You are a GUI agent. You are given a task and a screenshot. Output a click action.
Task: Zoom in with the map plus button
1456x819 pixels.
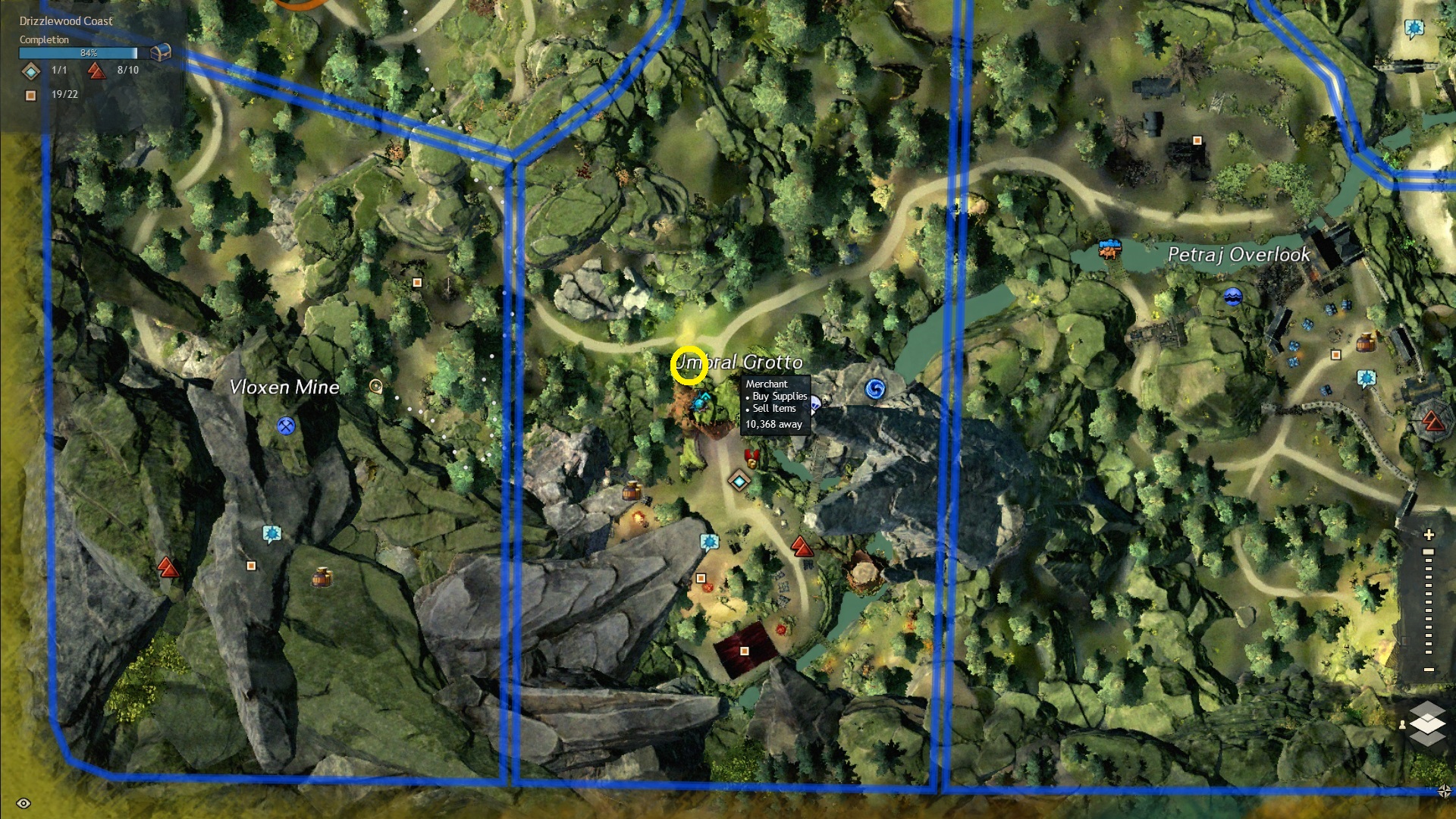1429,535
